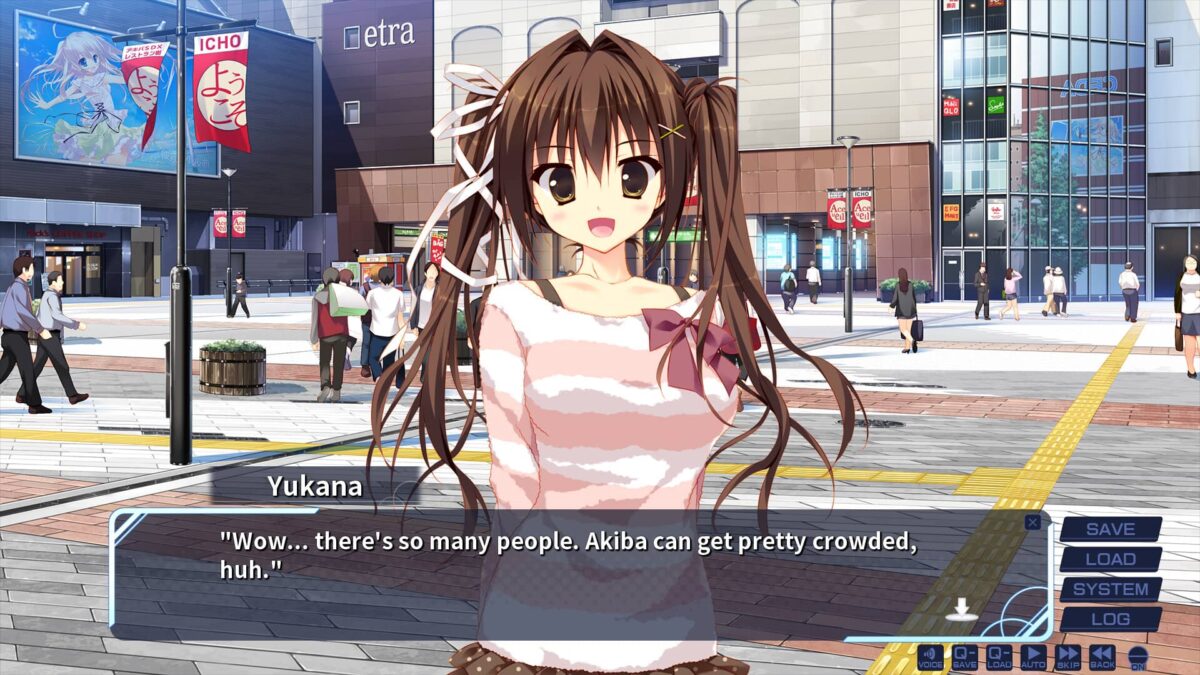Open the SAVE menu
This screenshot has height=675, width=1200.
pyautogui.click(x=1110, y=529)
